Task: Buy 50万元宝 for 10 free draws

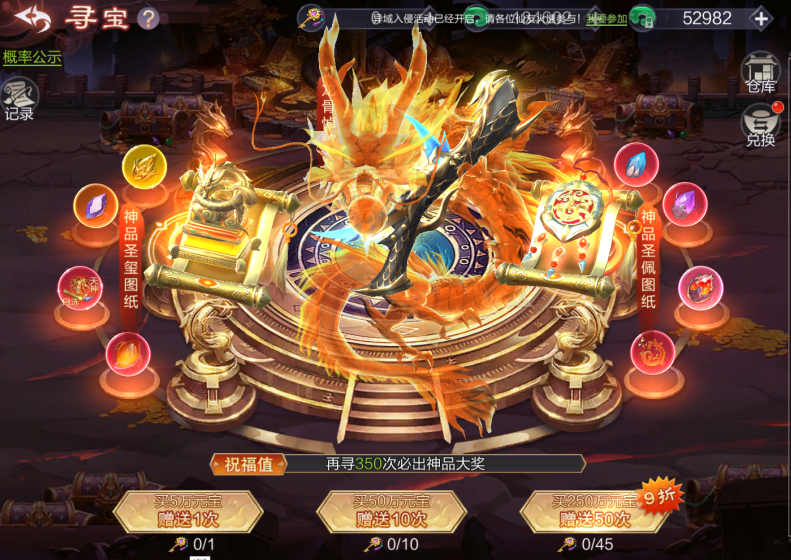Action: (391, 510)
